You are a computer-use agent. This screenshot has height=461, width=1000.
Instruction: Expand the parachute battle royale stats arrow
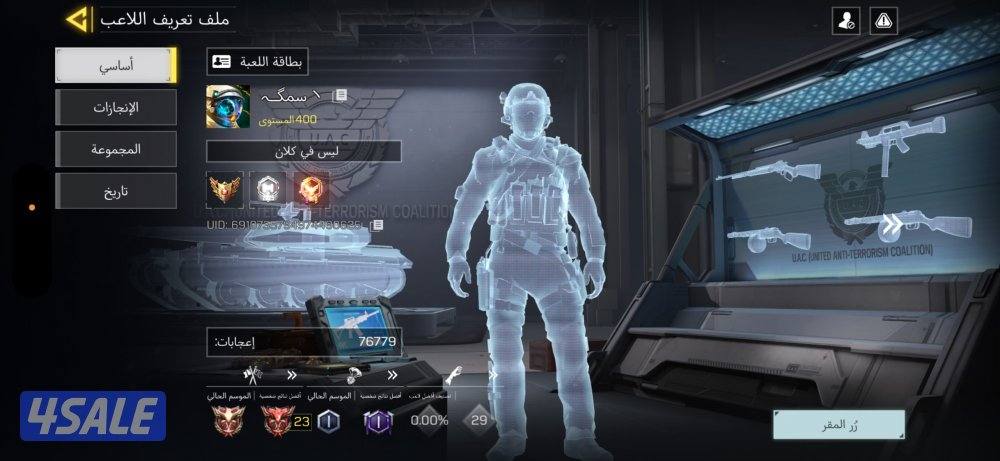pos(393,376)
